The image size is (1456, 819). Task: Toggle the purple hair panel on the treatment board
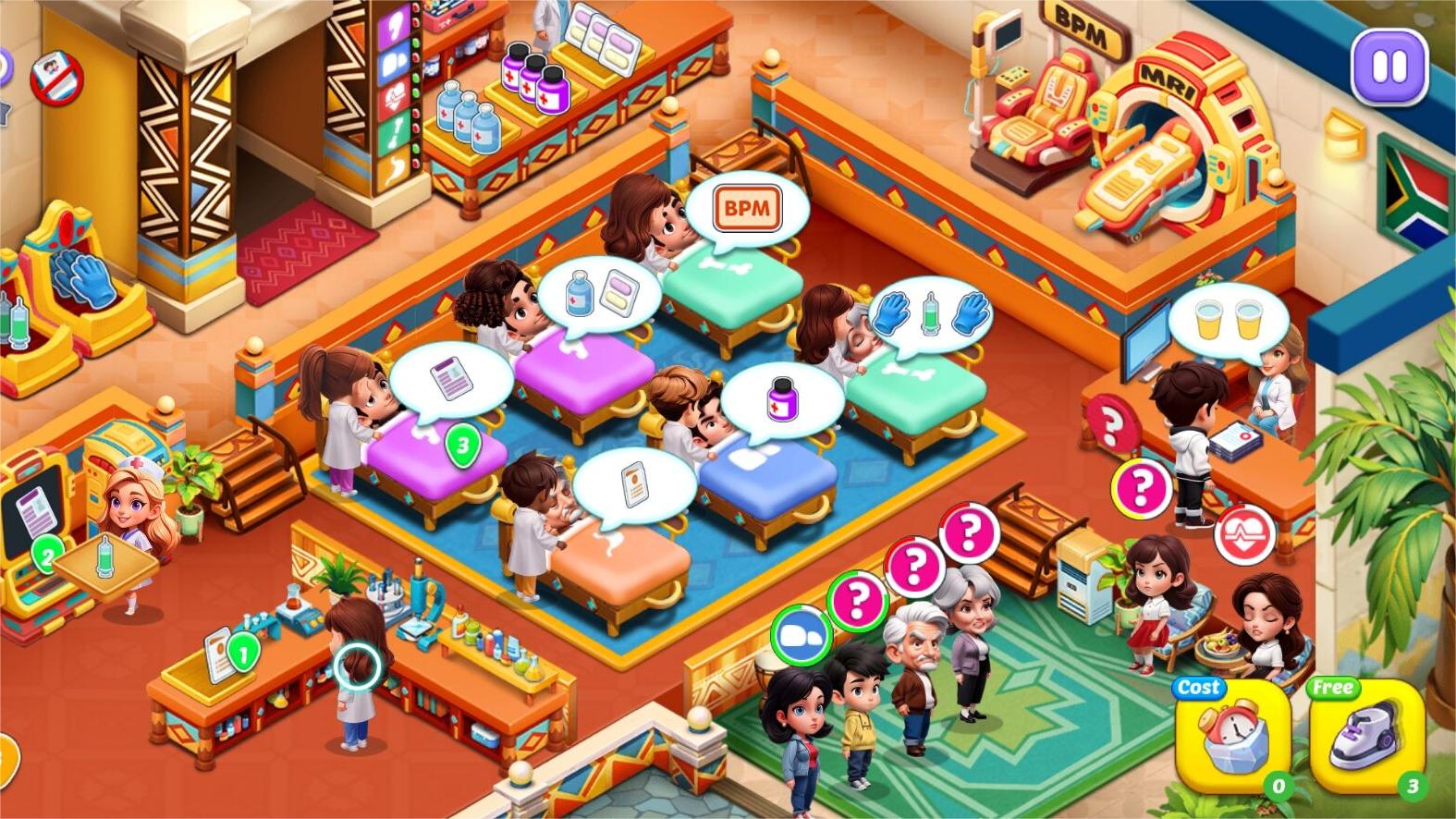pyautogui.click(x=396, y=23)
